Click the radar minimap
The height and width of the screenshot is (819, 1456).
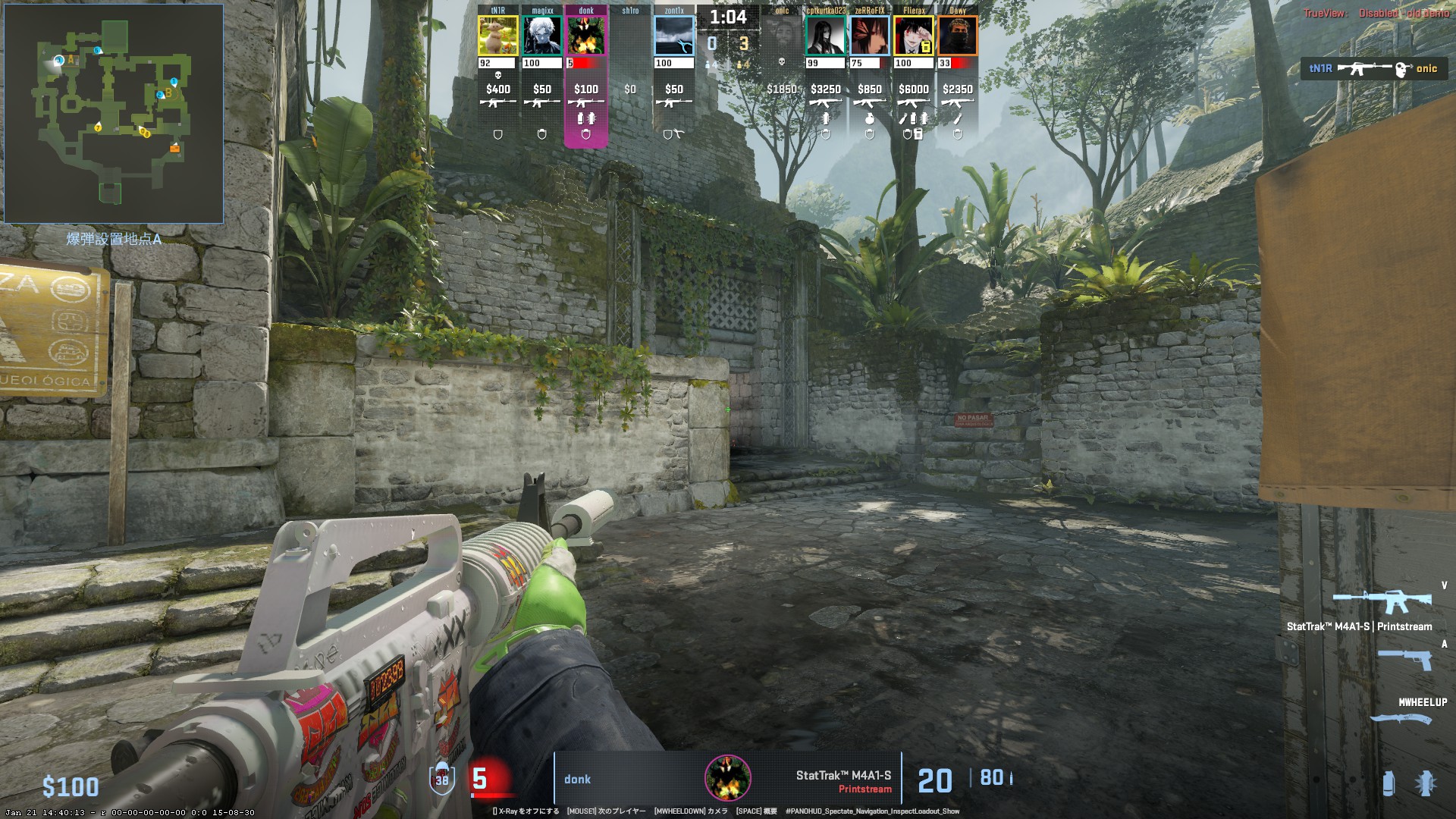point(114,114)
